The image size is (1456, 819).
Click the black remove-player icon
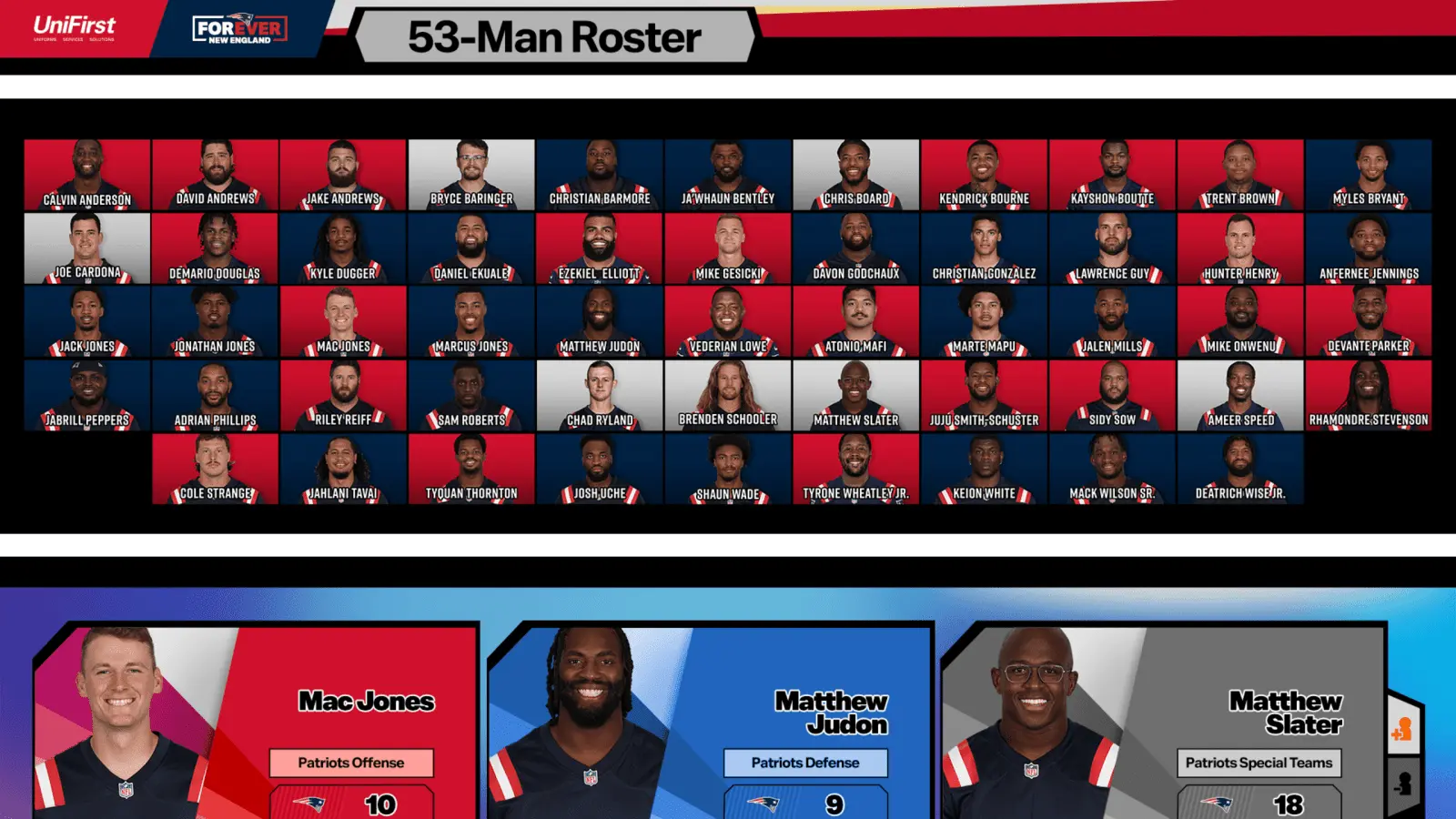[x=1402, y=783]
